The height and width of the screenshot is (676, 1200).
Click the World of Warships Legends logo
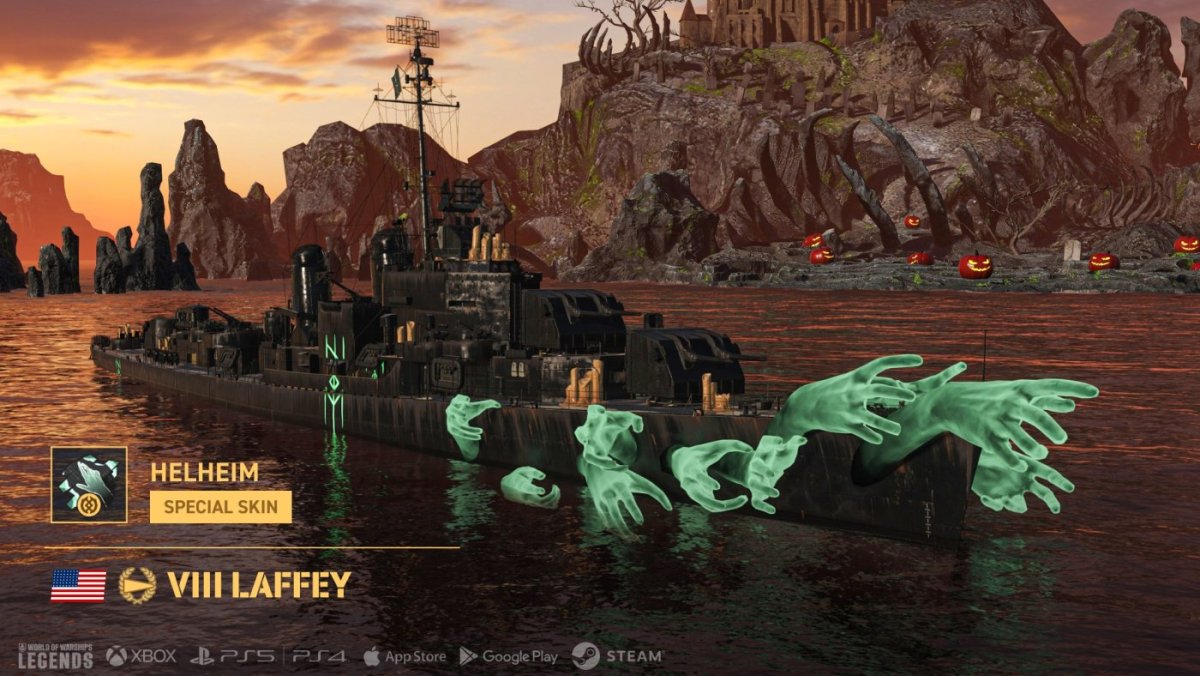coord(56,656)
